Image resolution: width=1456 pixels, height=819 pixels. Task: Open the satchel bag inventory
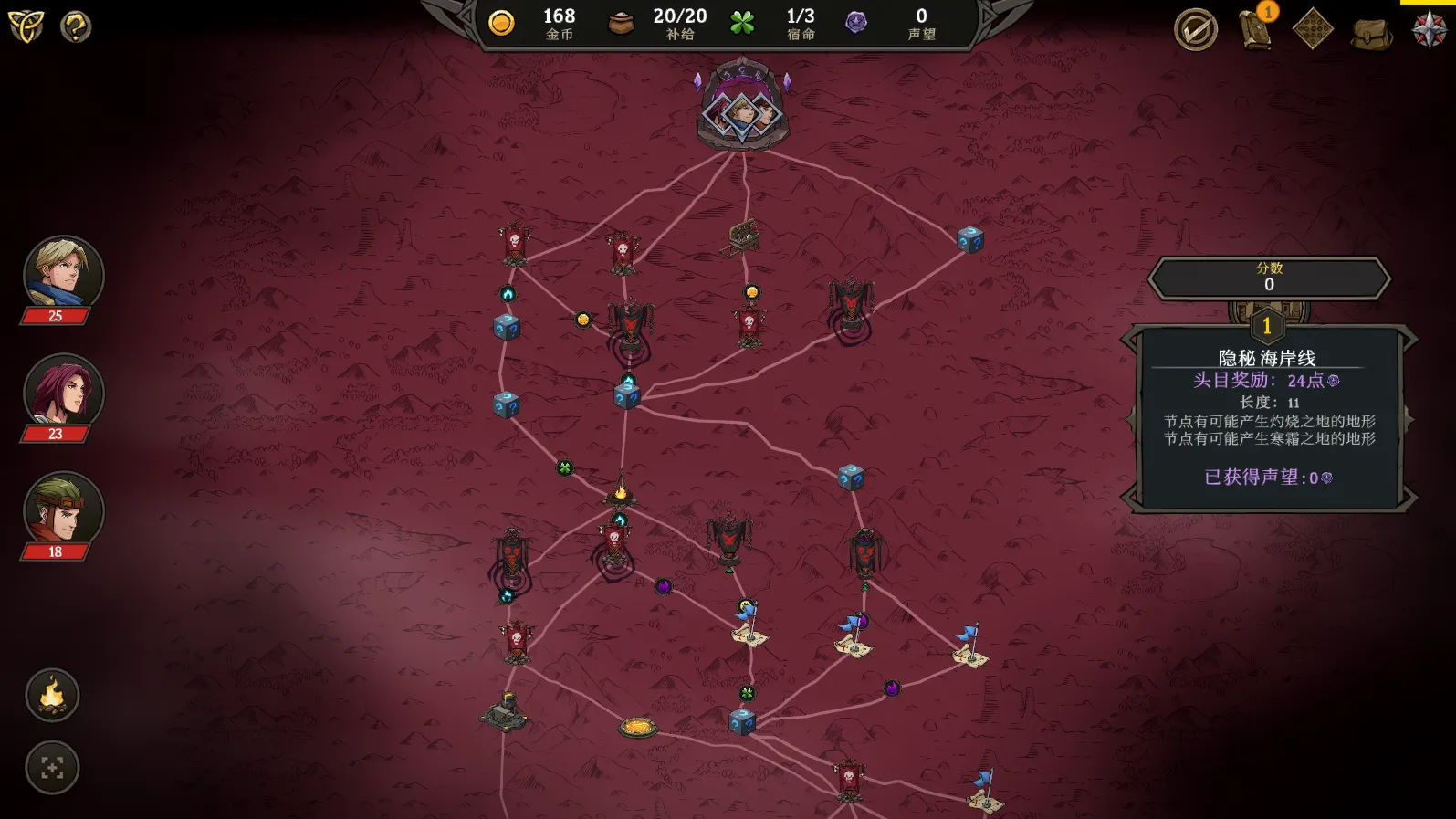pyautogui.click(x=1371, y=34)
